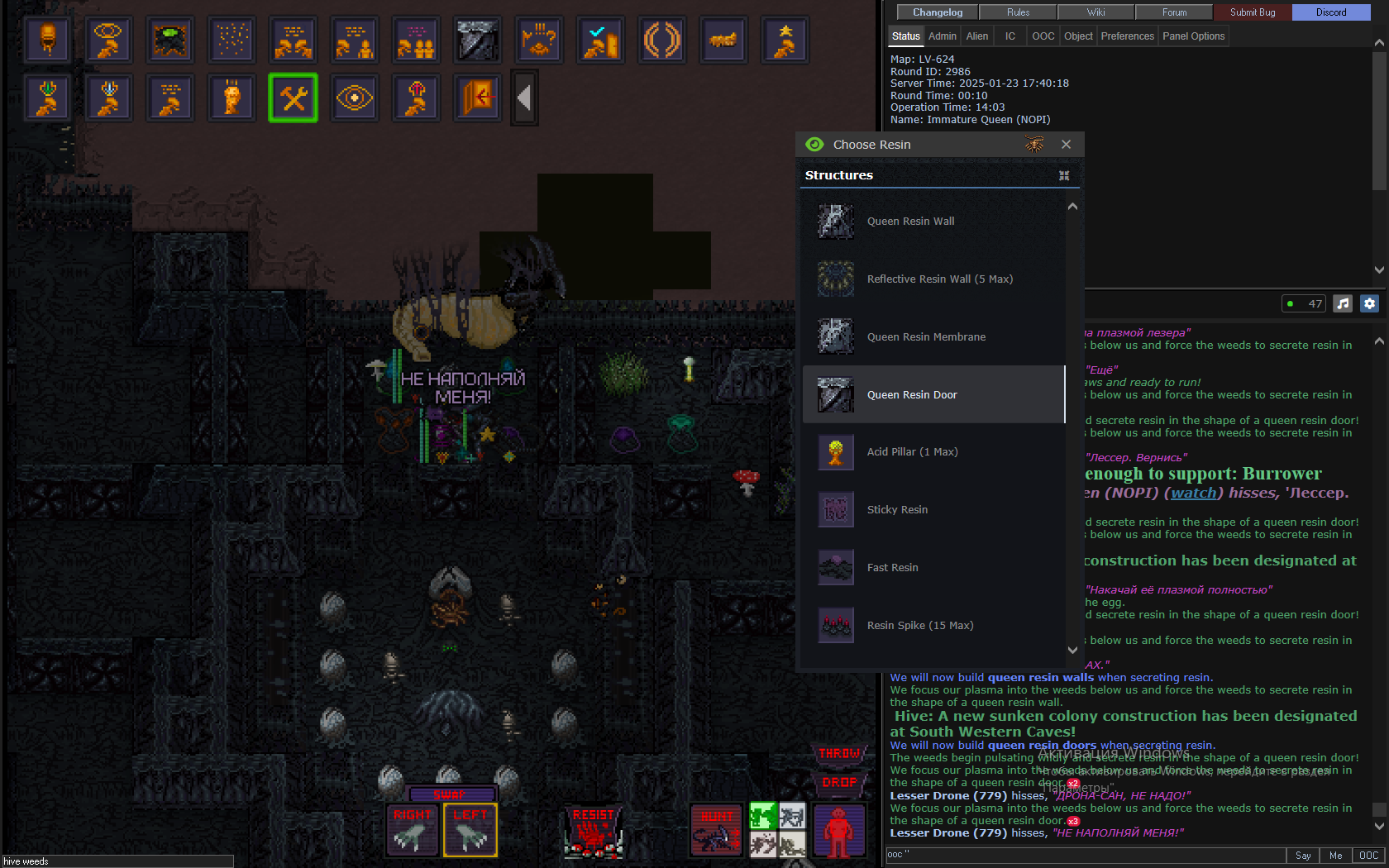1389x868 pixels.
Task: Open the Rules page
Action: coord(1018,12)
